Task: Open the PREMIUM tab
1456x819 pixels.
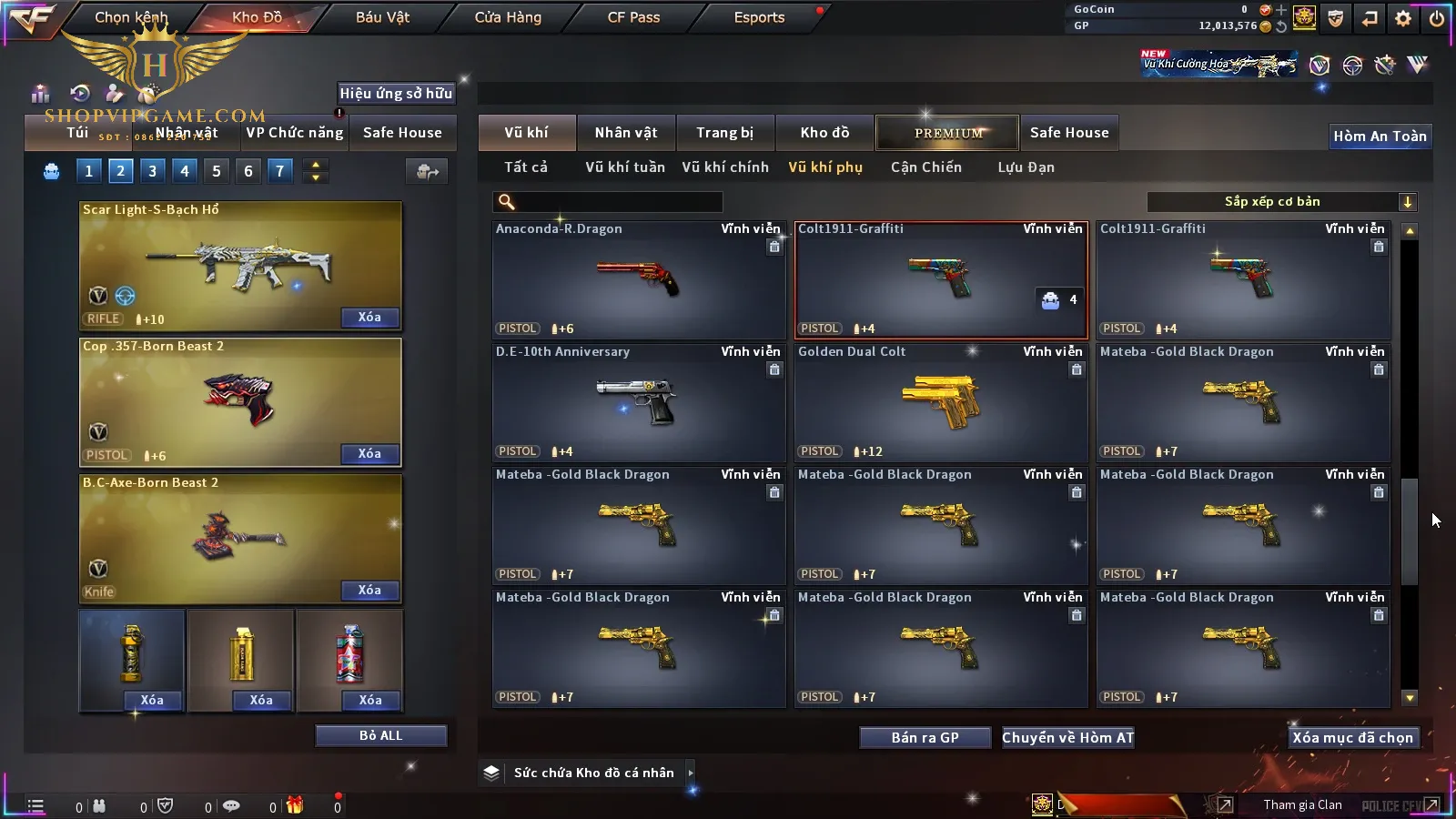Action: pyautogui.click(x=947, y=133)
